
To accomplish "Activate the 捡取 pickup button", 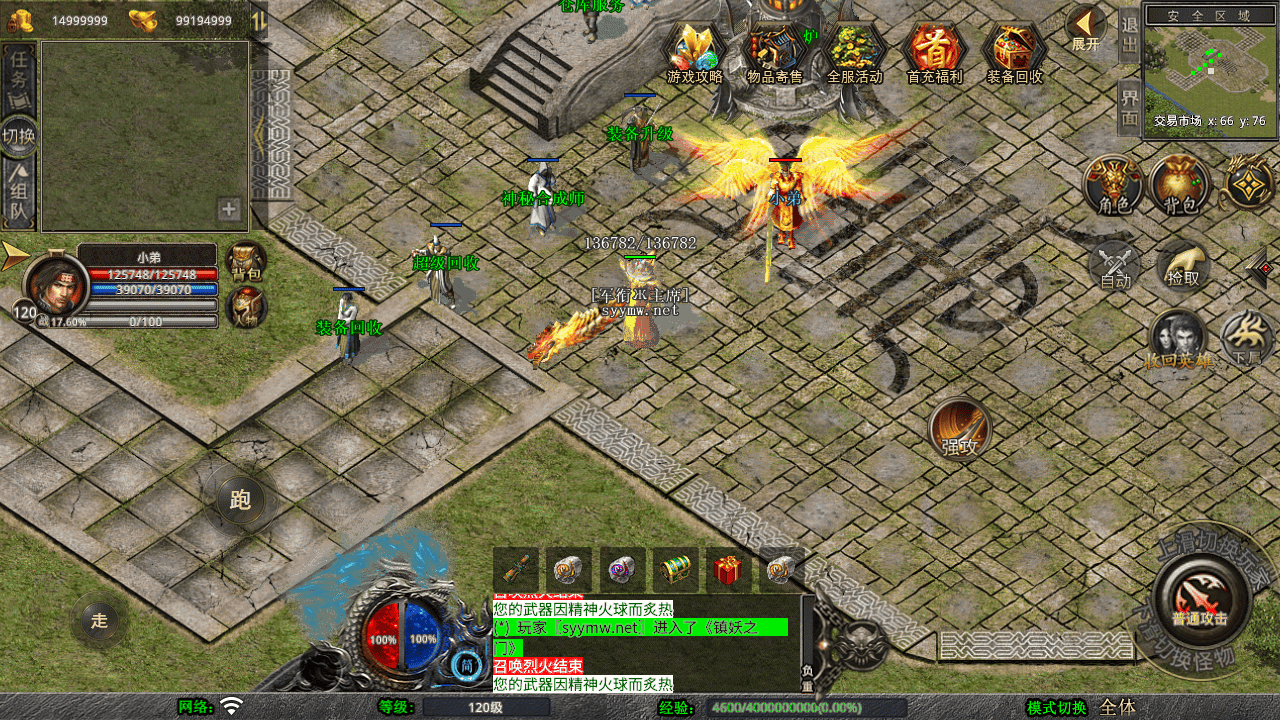I will point(1184,266).
